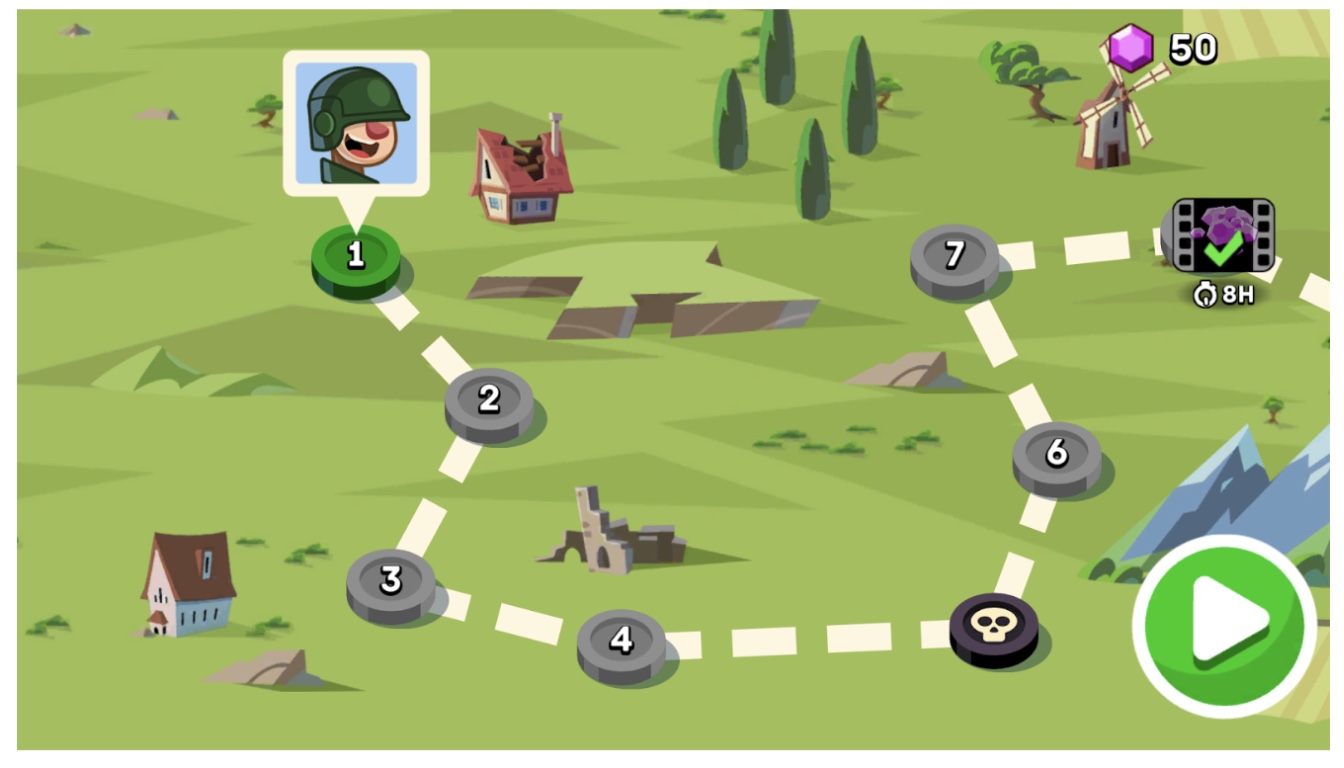The image size is (1344, 768).
Task: Select level 2 node
Action: click(489, 401)
